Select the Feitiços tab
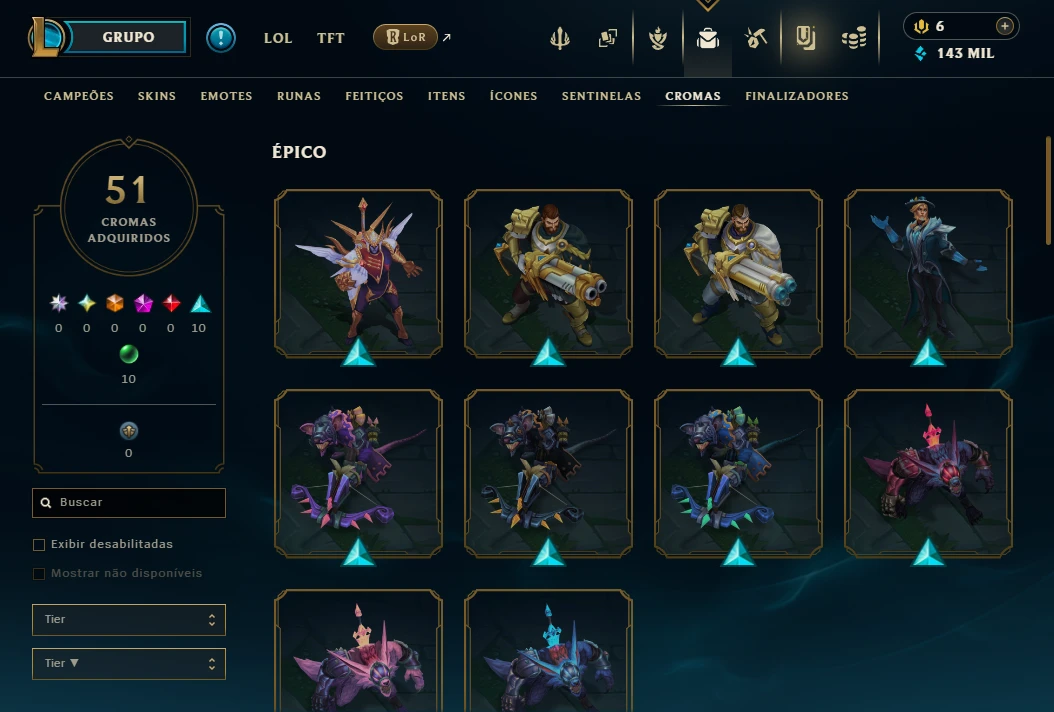 (x=374, y=96)
